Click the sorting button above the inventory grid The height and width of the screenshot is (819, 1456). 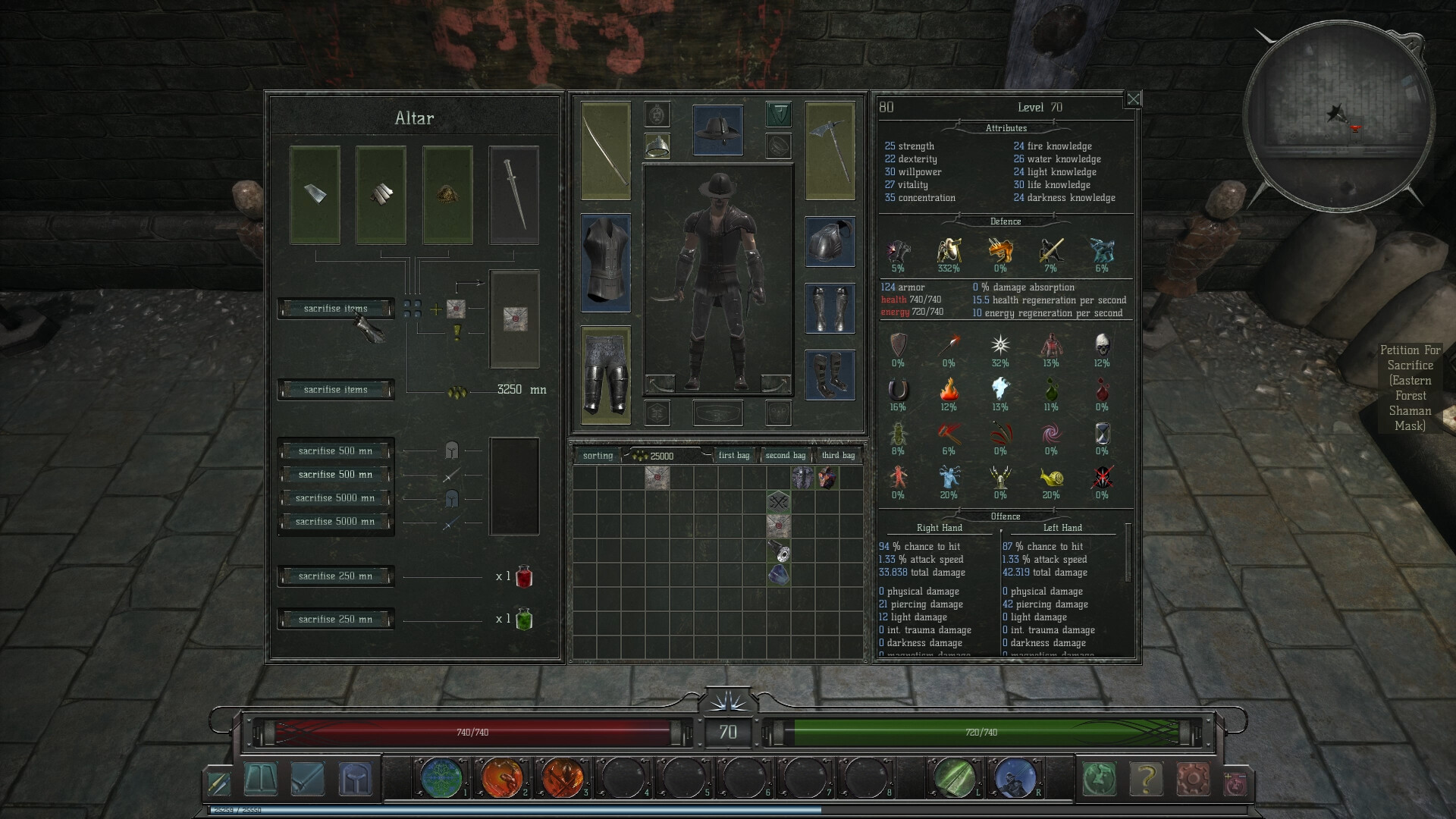coord(598,455)
